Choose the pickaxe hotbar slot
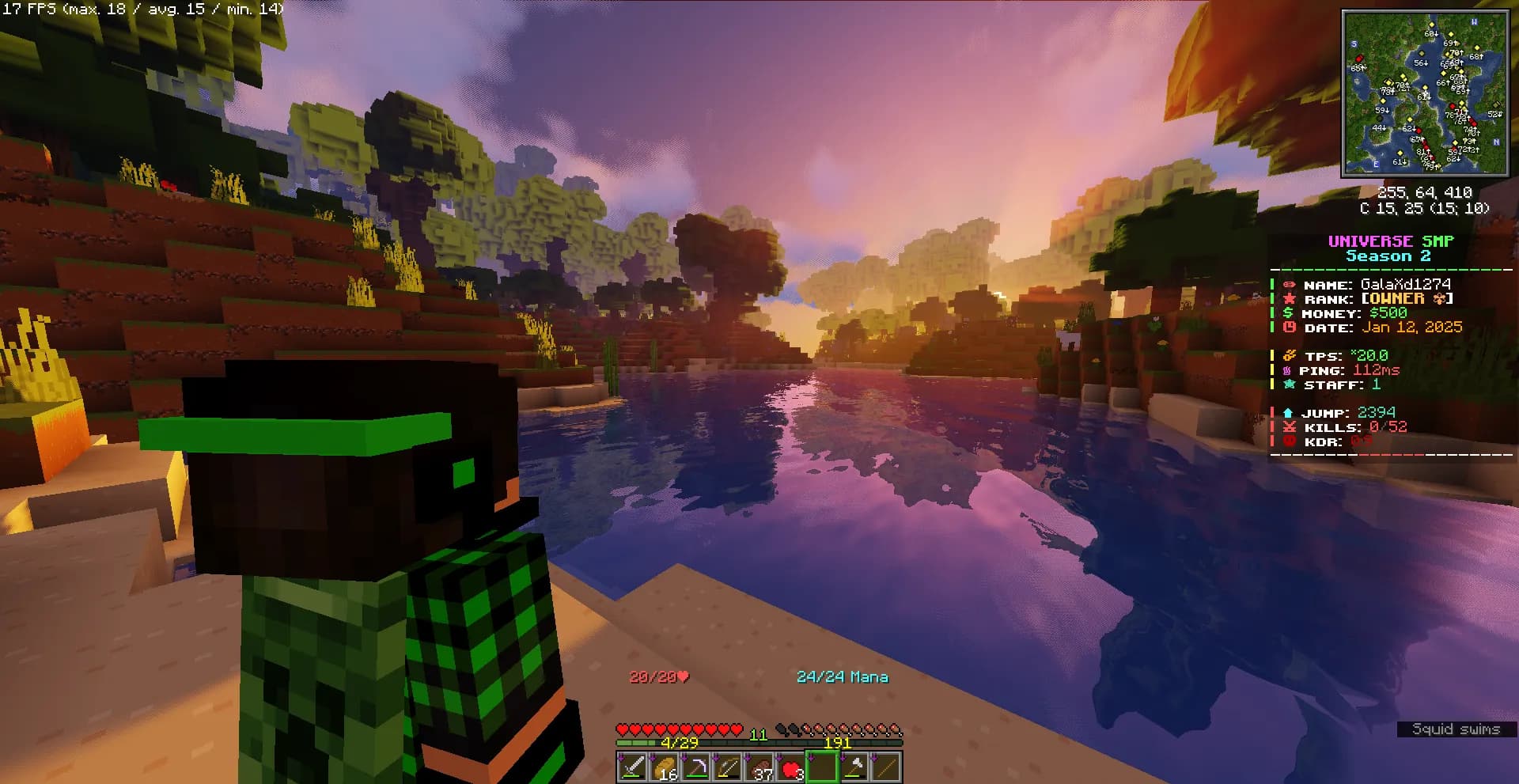 click(x=695, y=767)
